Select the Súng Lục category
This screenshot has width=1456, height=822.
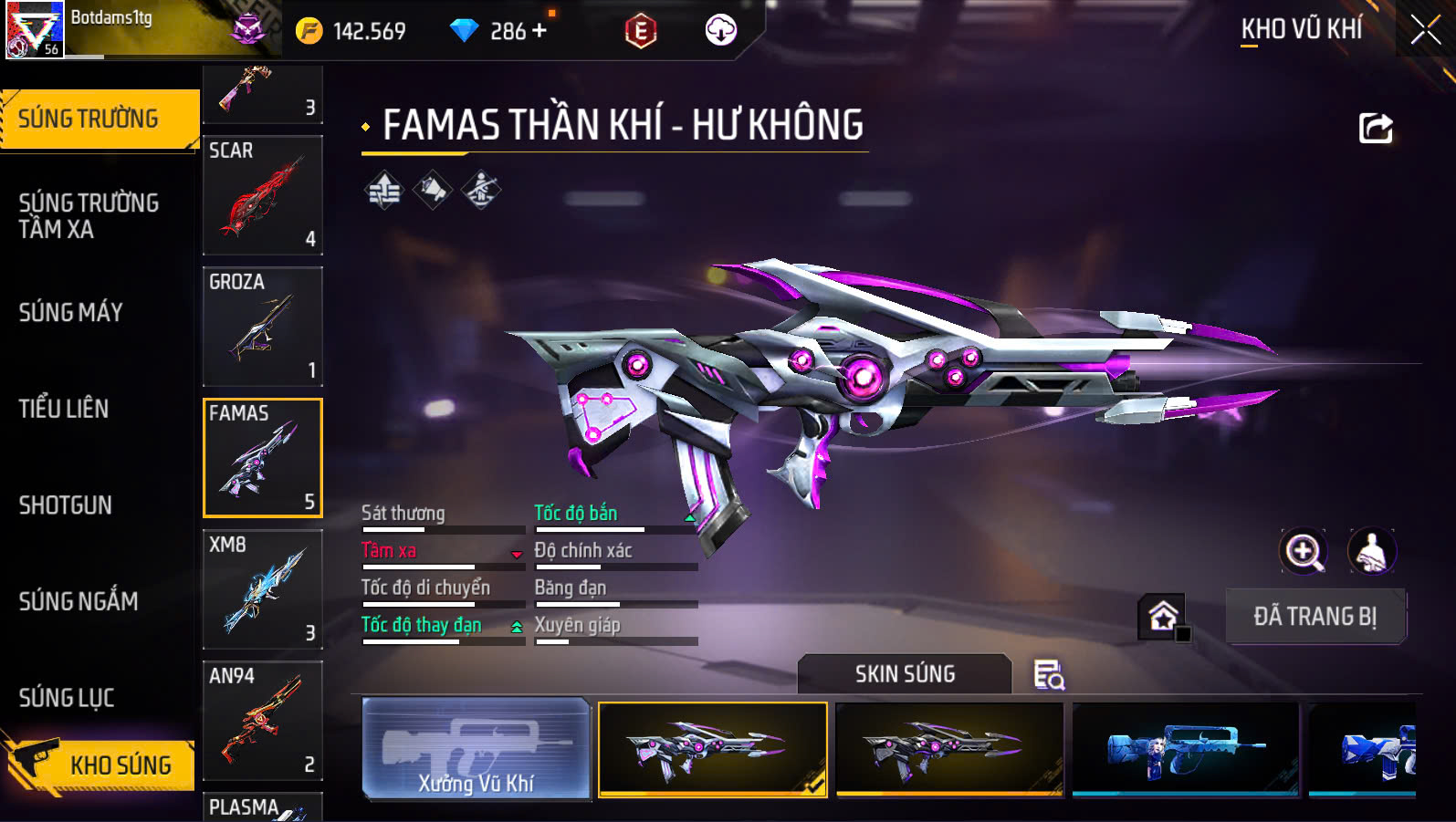[x=67, y=698]
